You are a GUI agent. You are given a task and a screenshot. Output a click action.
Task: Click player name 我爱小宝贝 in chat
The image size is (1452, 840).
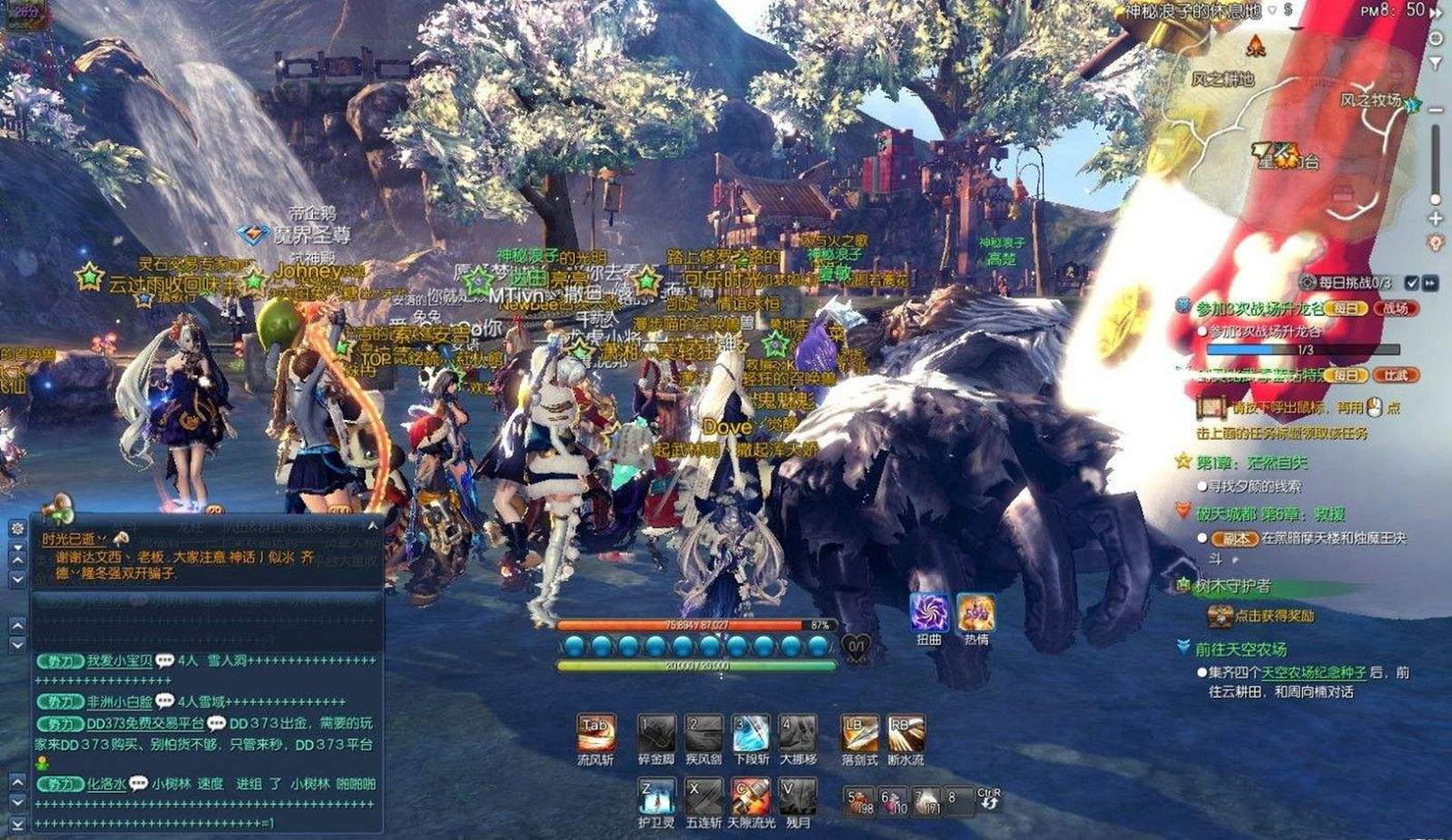119,661
